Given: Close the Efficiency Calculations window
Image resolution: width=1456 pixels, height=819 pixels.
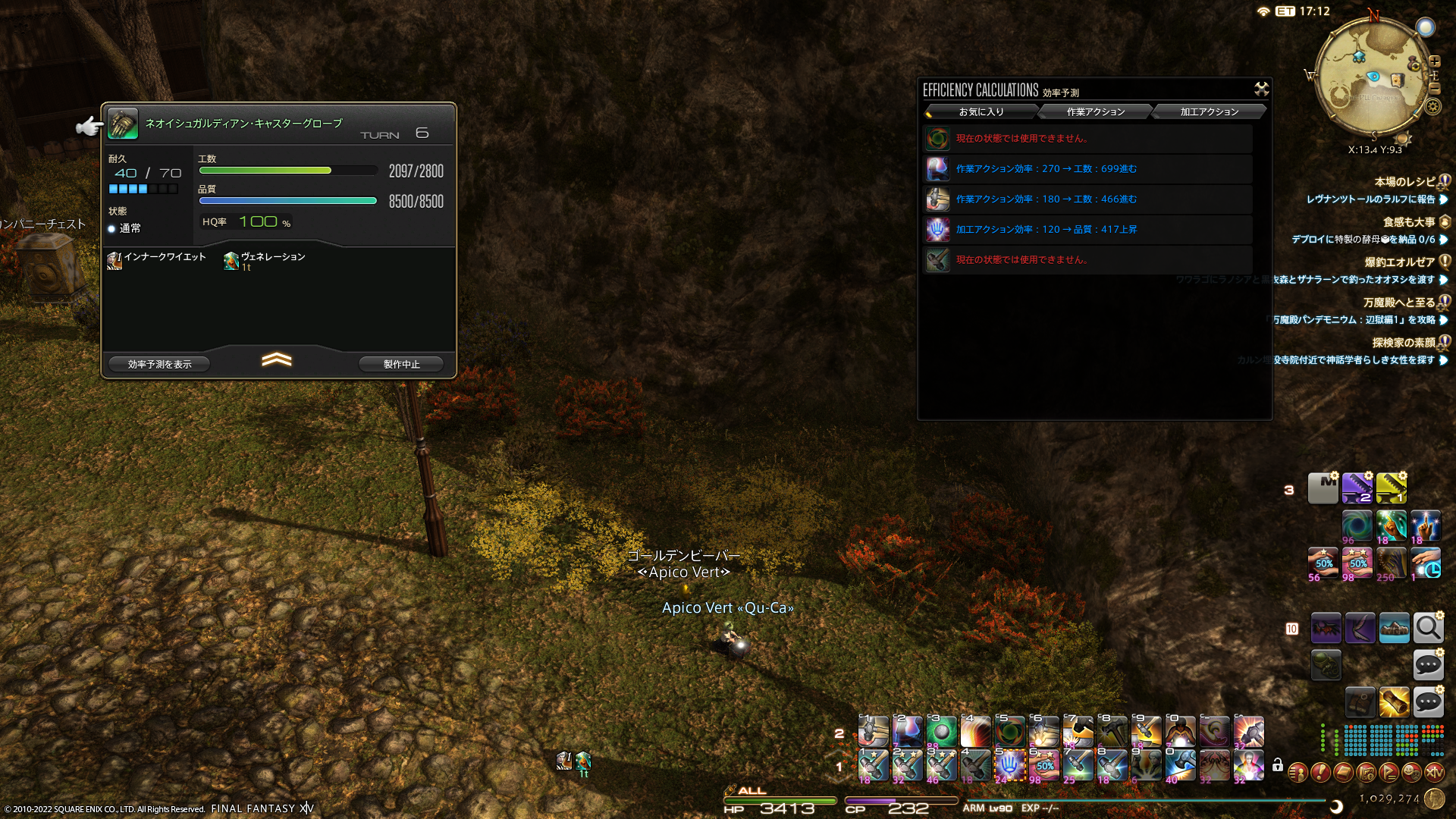Looking at the screenshot, I should click(1261, 89).
